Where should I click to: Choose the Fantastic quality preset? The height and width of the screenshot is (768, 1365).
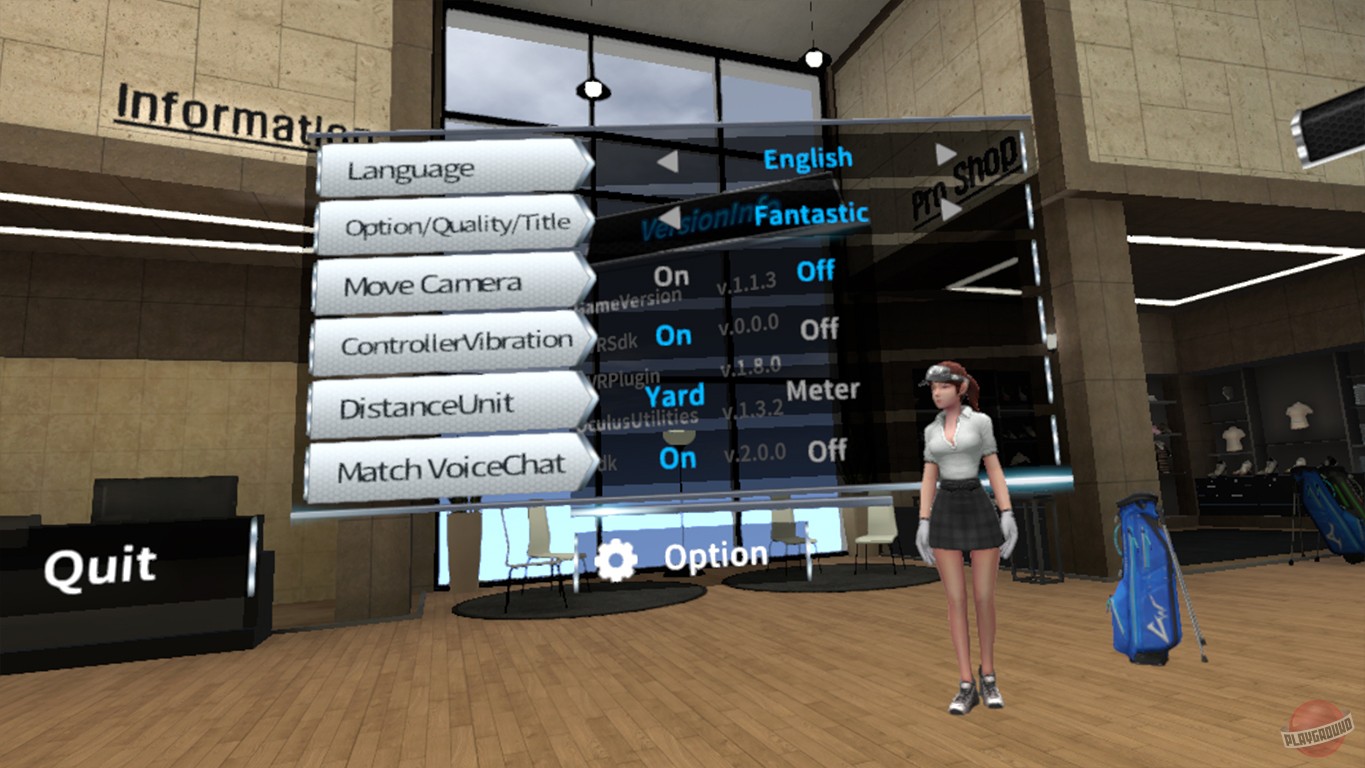(x=812, y=213)
